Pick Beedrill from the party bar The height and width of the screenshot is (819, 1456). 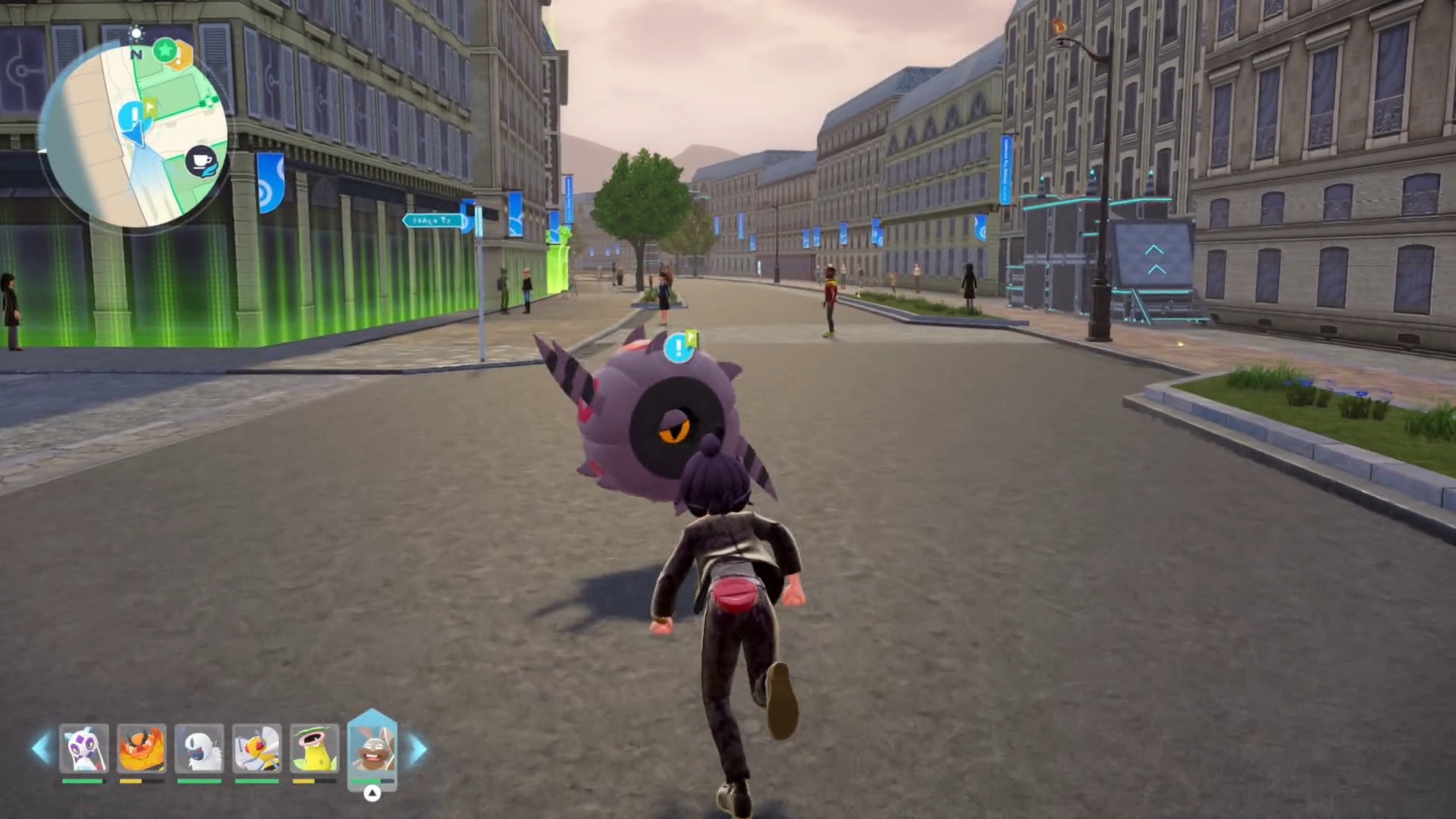pos(257,748)
